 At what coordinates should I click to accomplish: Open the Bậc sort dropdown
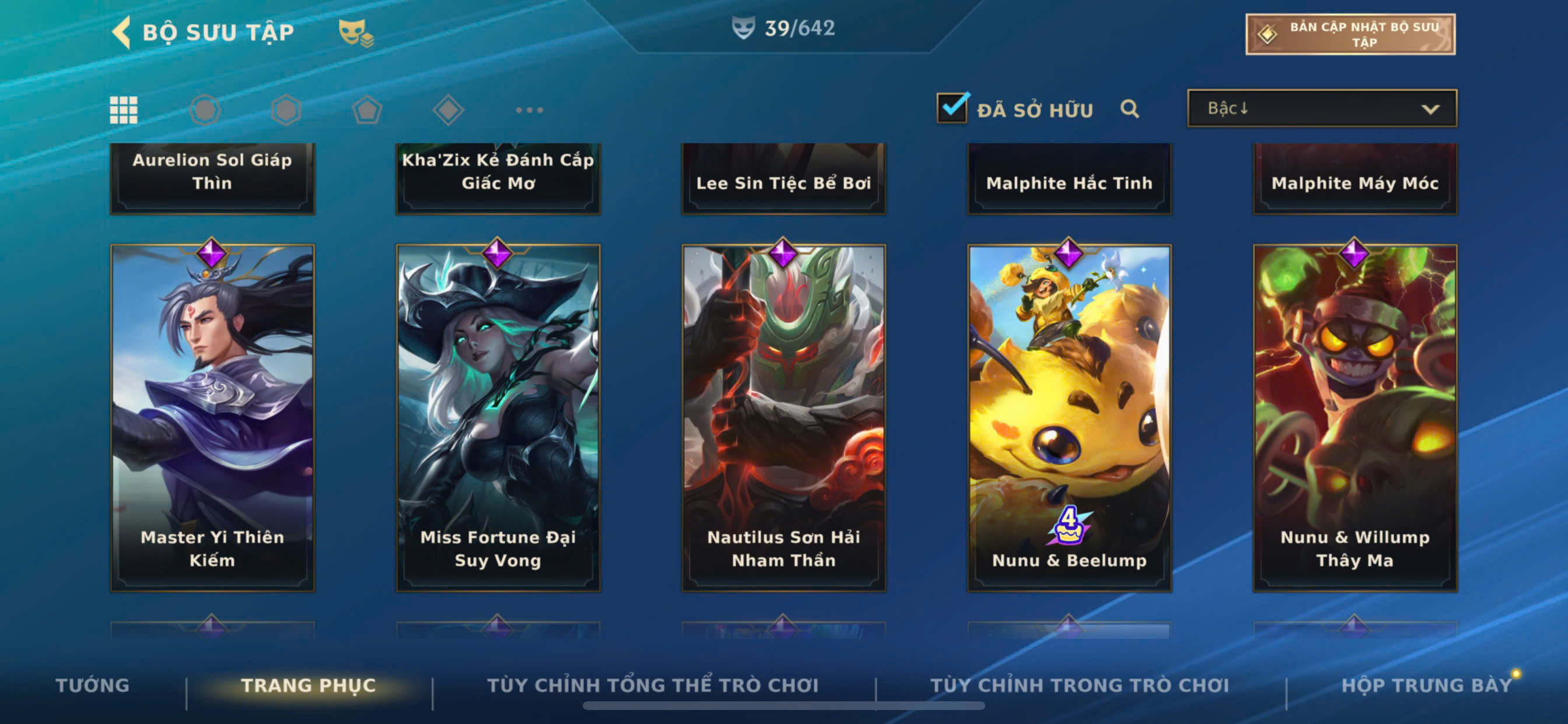pyautogui.click(x=1321, y=108)
